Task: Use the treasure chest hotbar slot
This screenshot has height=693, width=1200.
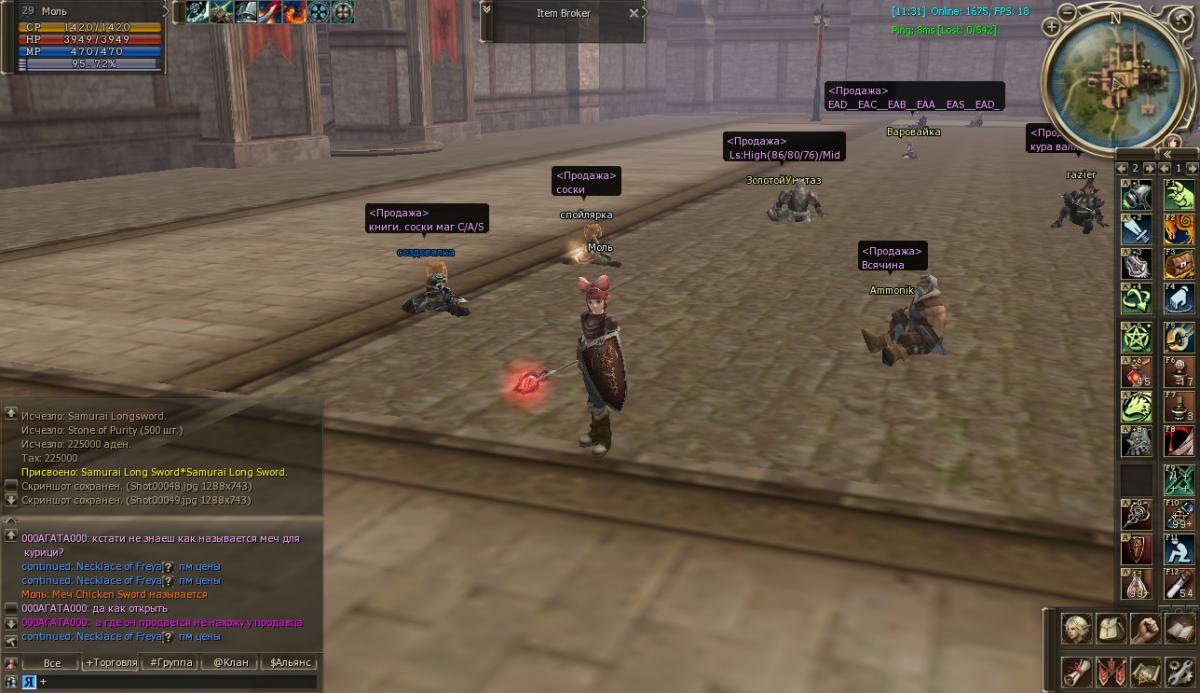Action: point(1179,263)
